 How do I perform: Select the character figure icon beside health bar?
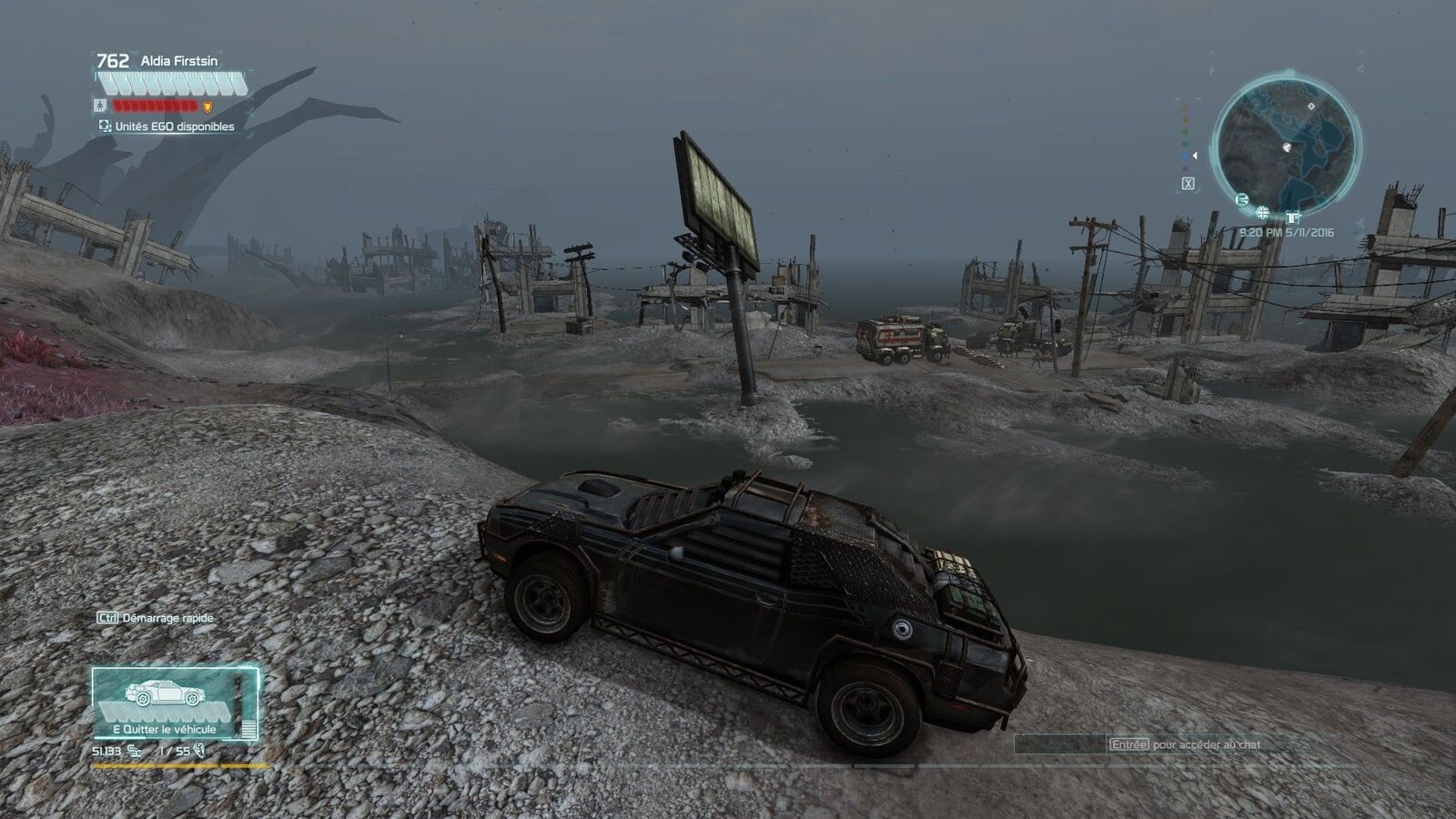[100, 106]
